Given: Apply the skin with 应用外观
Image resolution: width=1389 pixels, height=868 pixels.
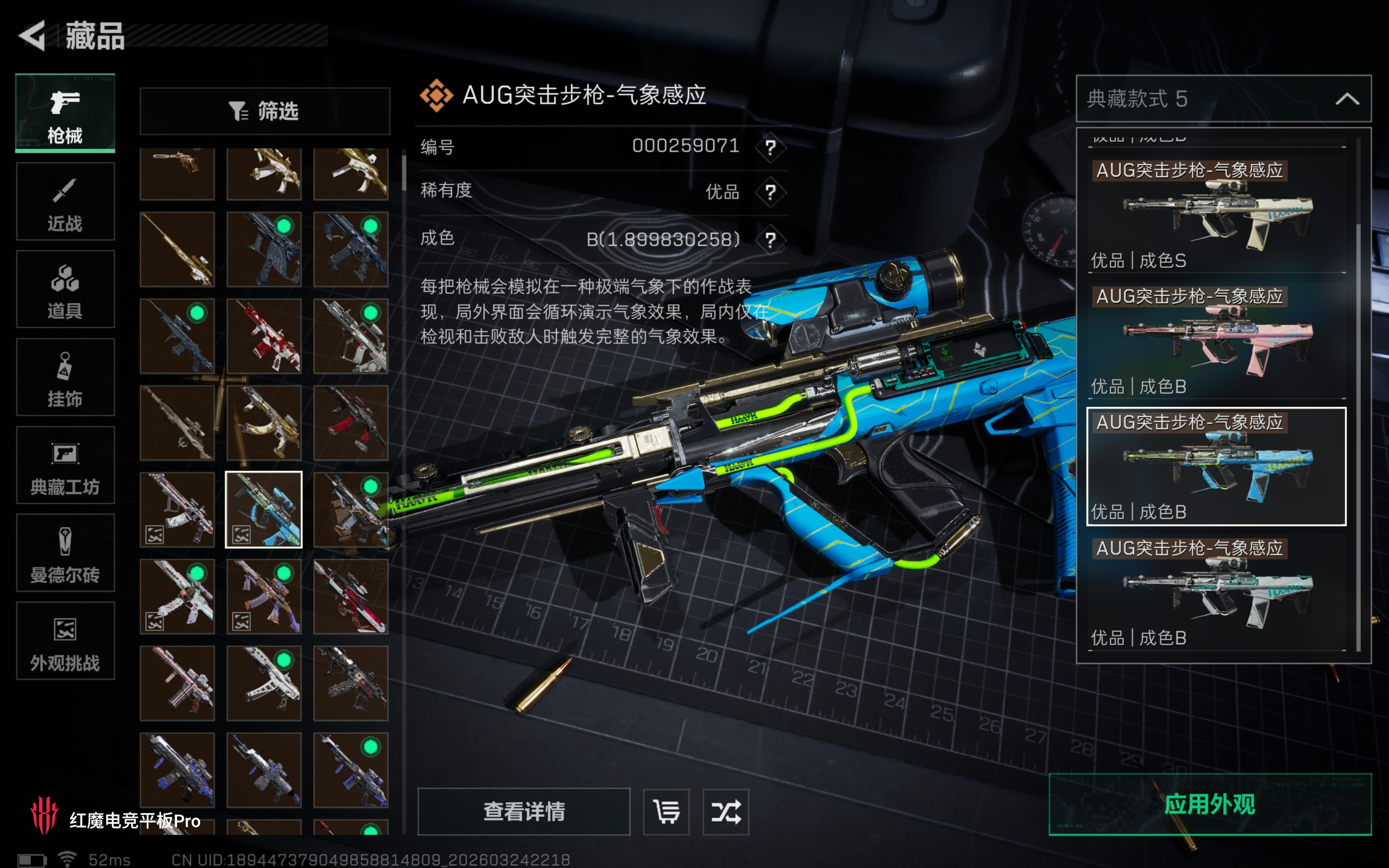Looking at the screenshot, I should 1210,804.
